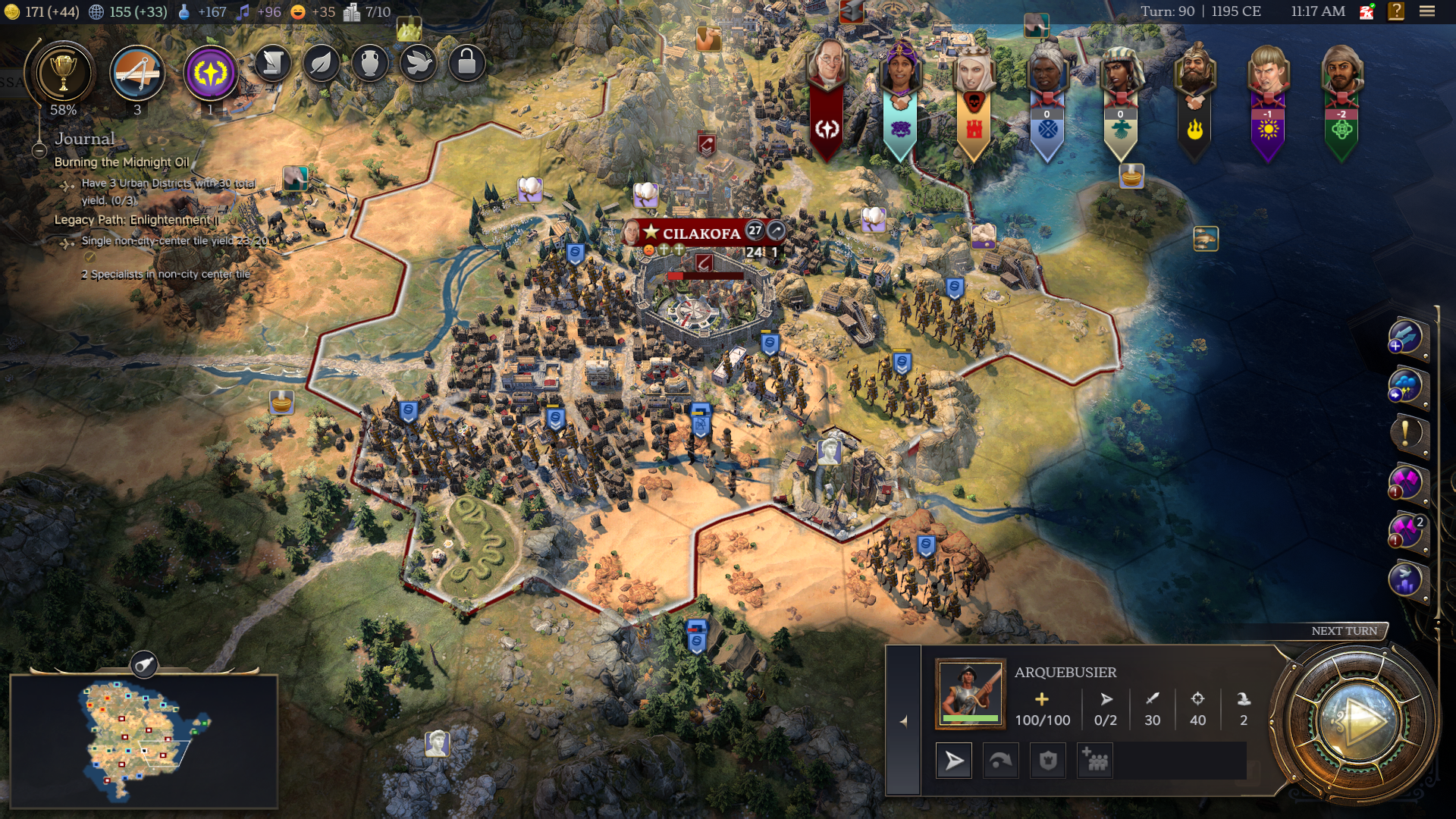Collapse the unit panel using the left arrow

pyautogui.click(x=905, y=721)
